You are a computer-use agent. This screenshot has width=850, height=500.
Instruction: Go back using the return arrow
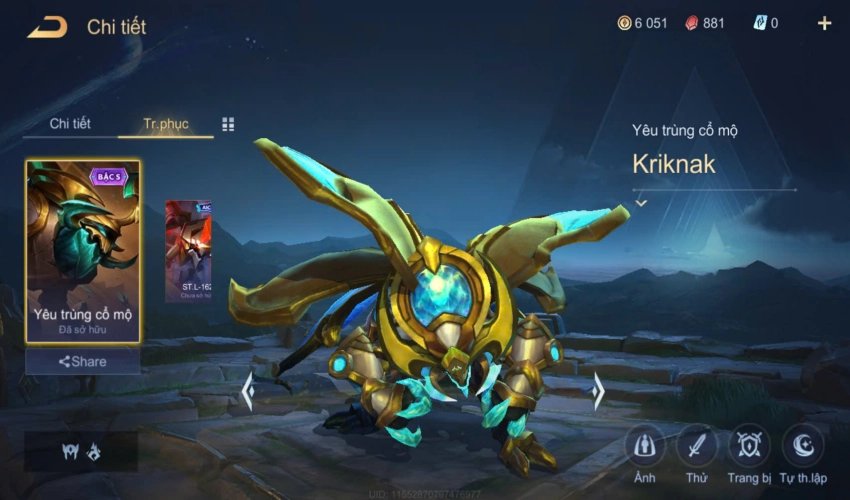point(47,27)
